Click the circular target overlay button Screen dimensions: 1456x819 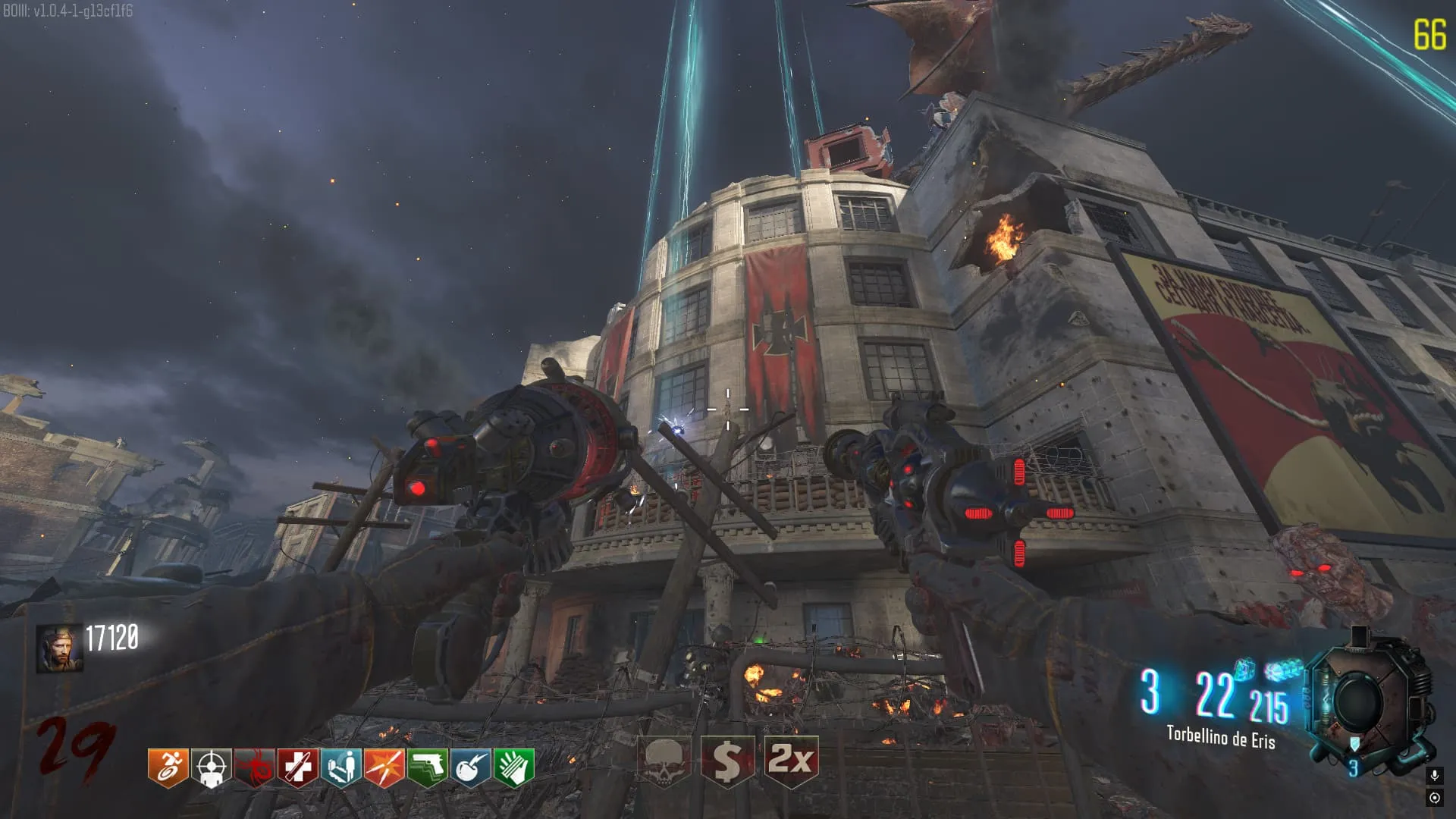(1434, 798)
